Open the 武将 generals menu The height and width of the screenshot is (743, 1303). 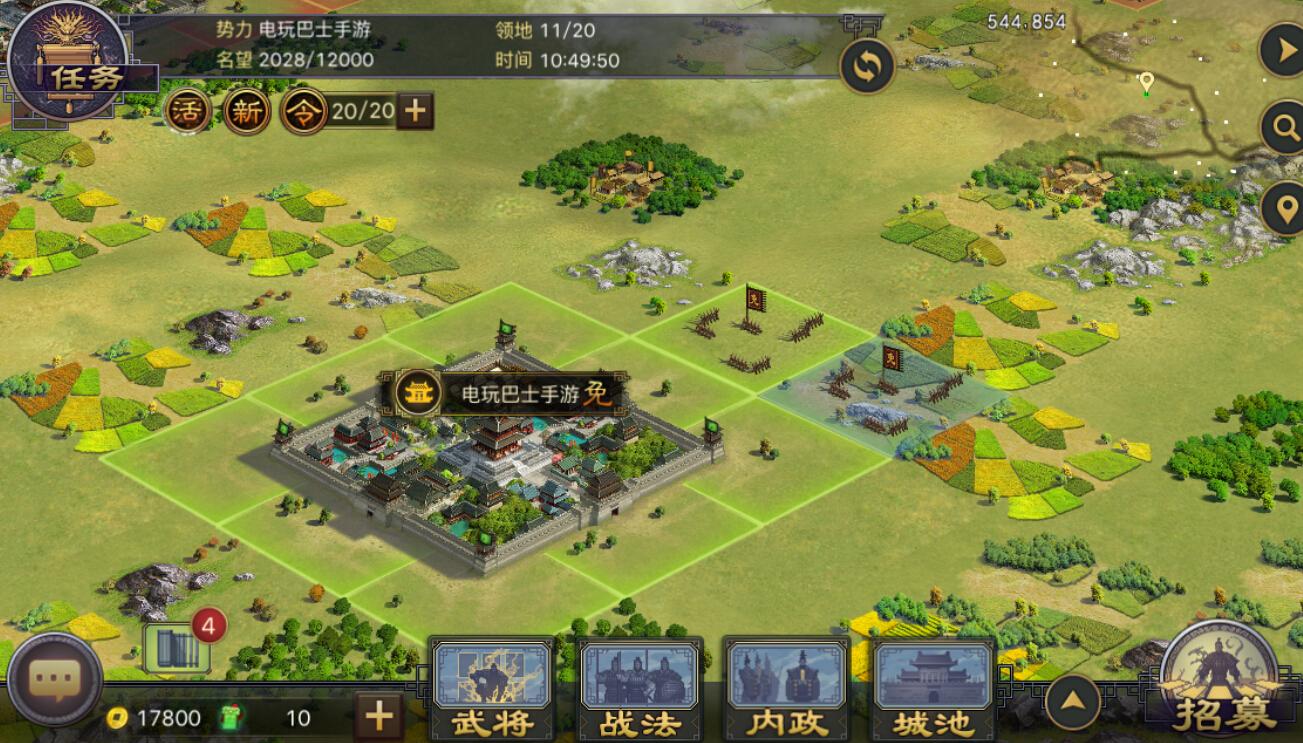tap(491, 690)
